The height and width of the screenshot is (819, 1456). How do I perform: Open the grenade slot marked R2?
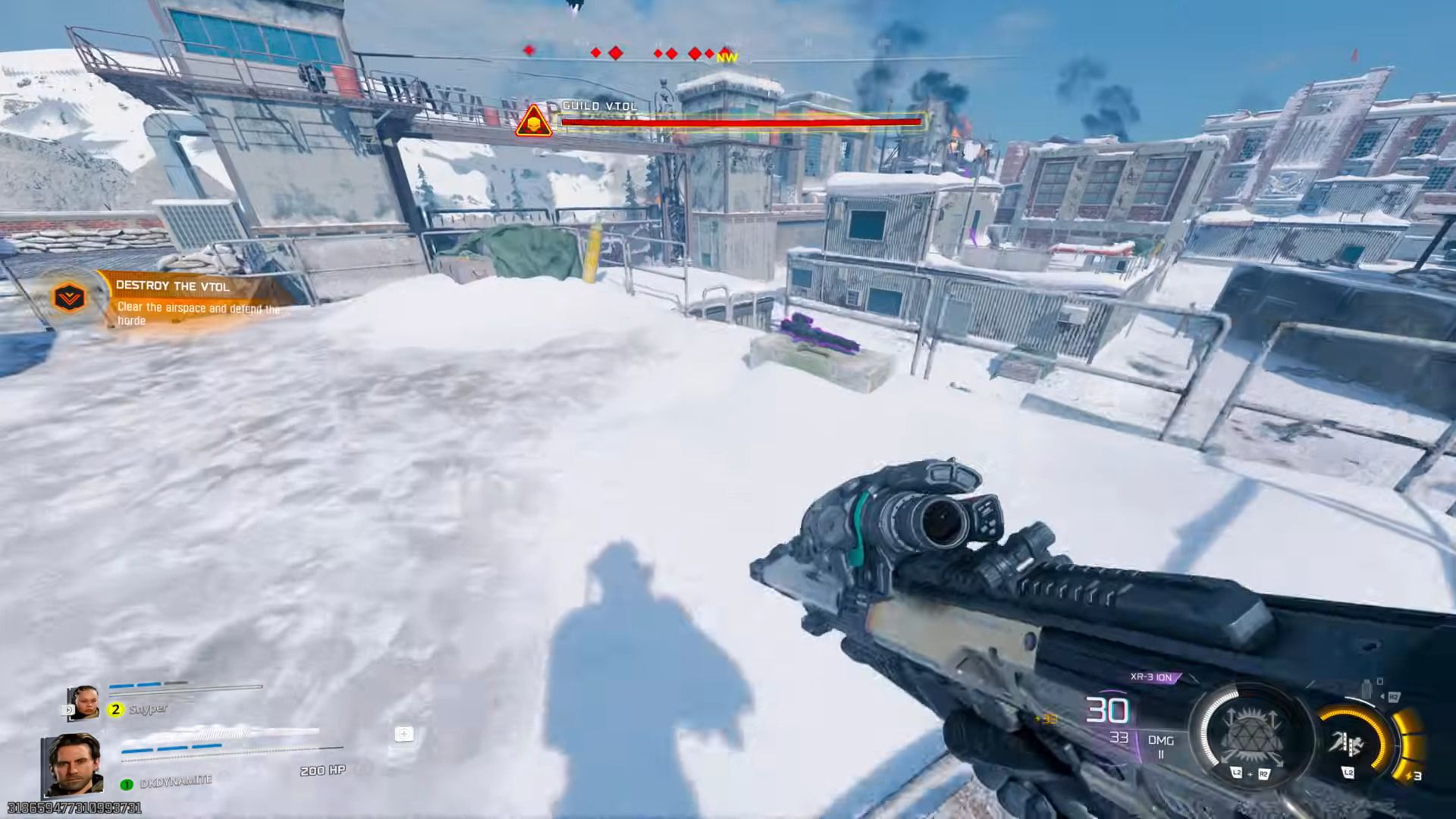click(1393, 696)
